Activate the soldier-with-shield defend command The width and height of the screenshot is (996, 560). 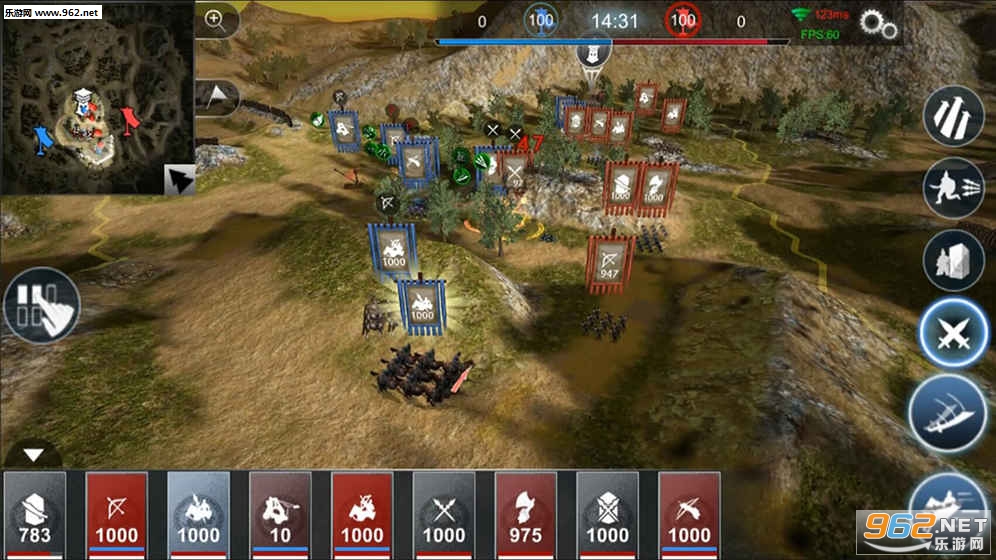point(953,260)
